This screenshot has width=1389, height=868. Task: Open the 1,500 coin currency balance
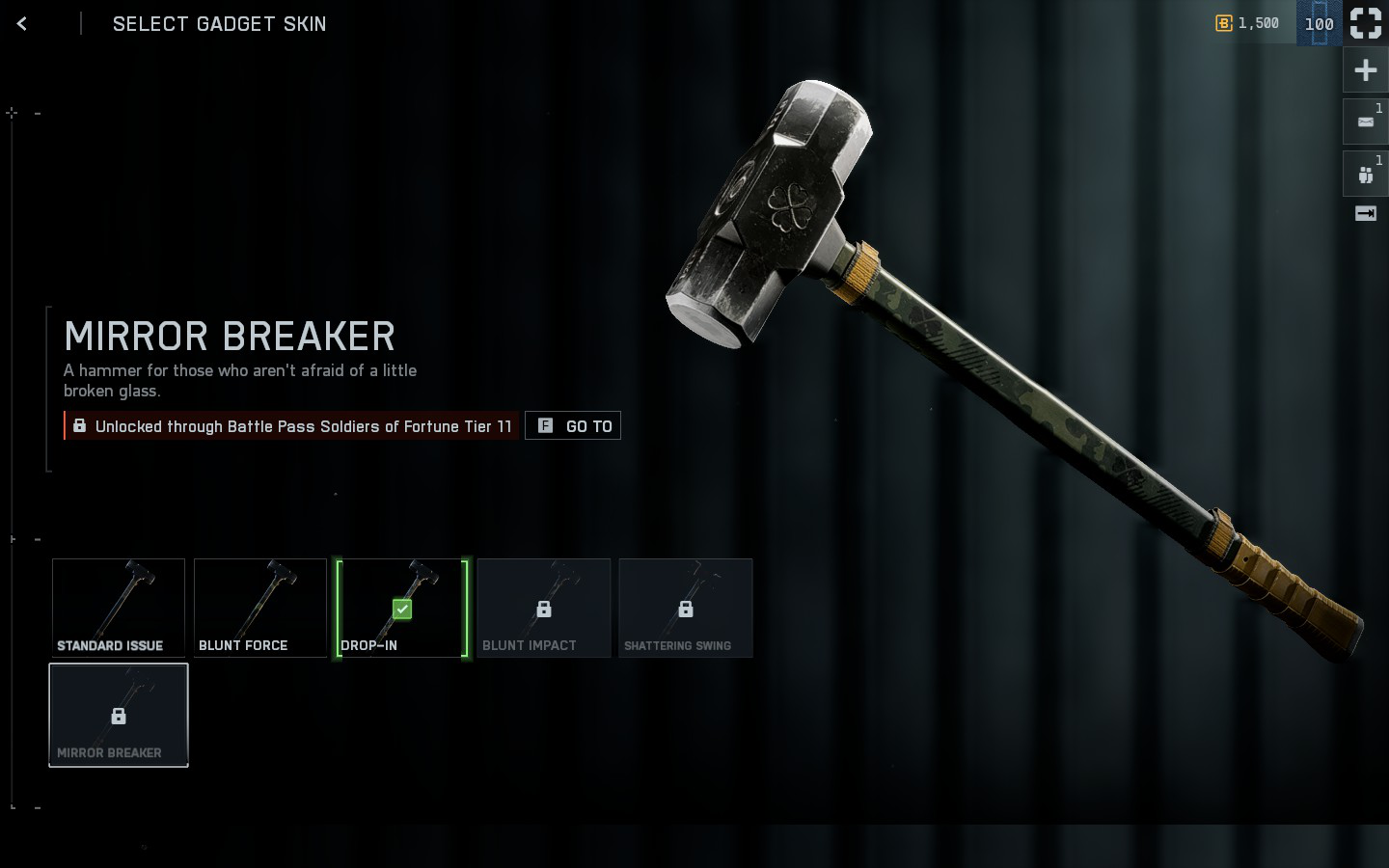1248,23
